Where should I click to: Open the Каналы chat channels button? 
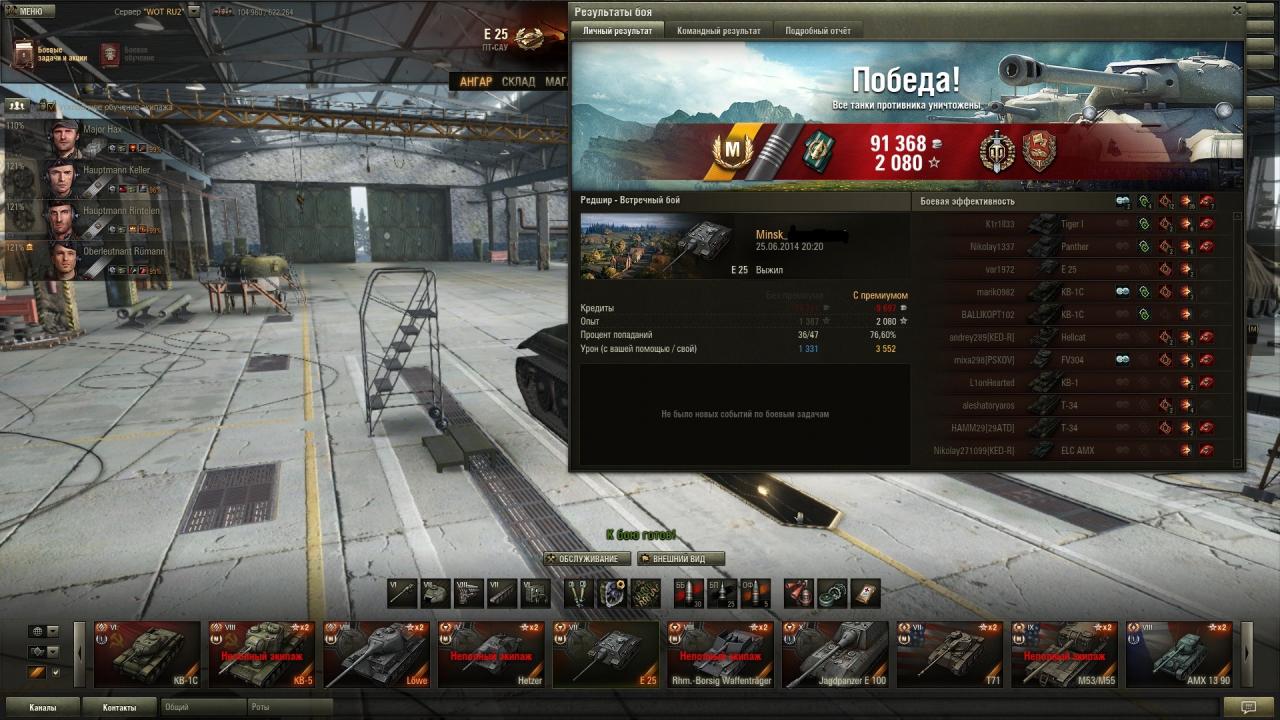tap(42, 707)
